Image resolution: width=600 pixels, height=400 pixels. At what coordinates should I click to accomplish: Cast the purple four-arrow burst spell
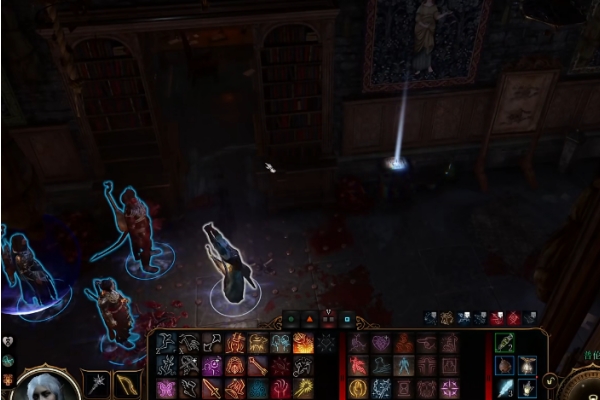449,388
